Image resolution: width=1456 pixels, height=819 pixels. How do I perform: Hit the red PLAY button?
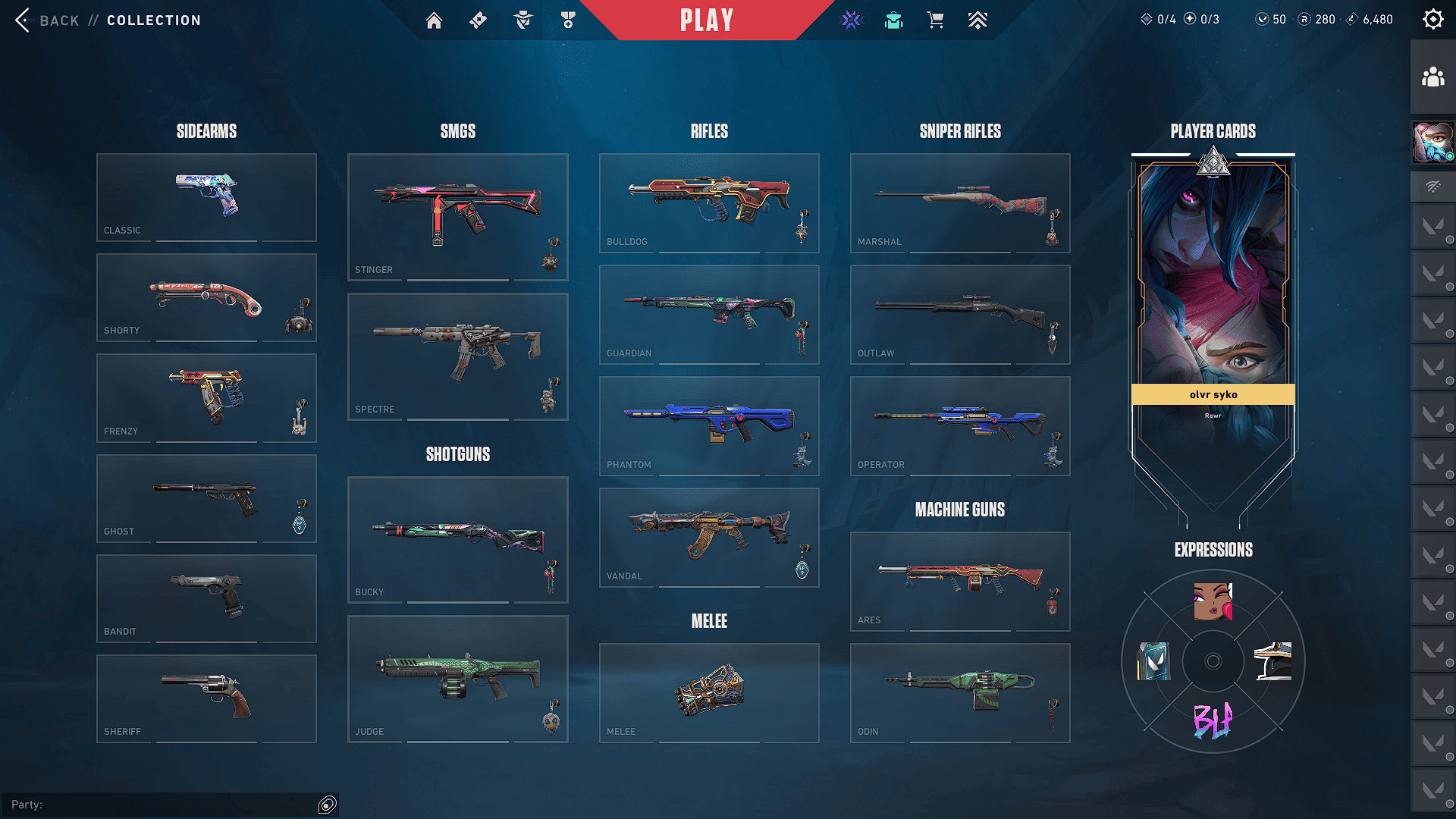(x=707, y=20)
